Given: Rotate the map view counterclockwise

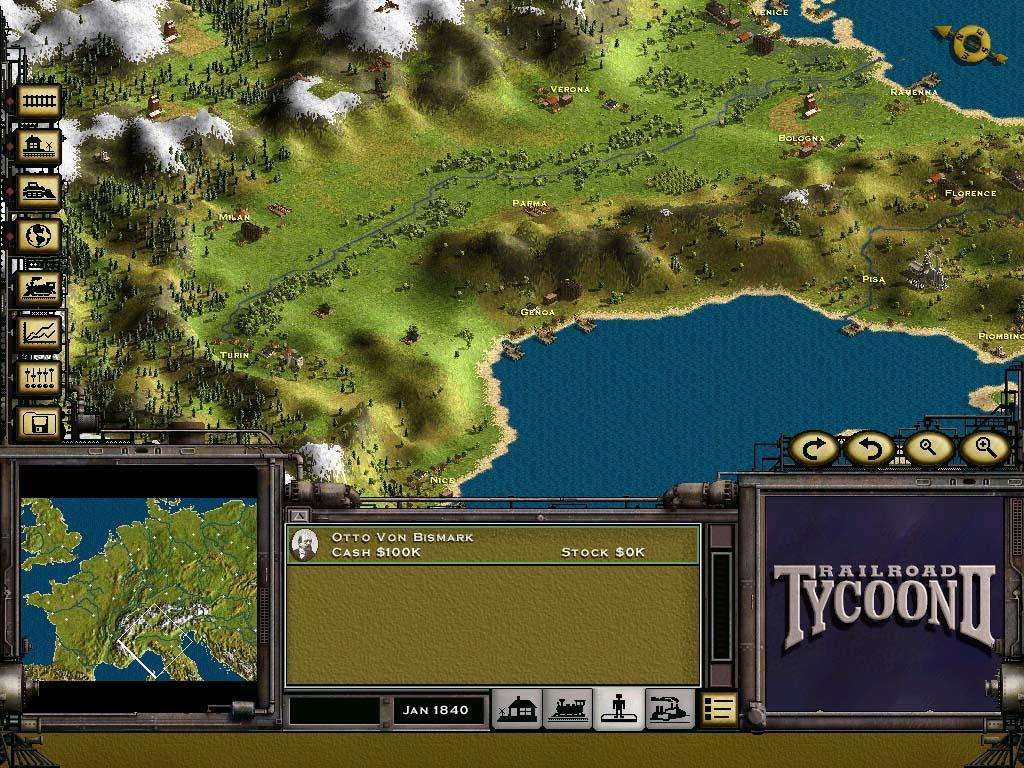Looking at the screenshot, I should pos(868,449).
